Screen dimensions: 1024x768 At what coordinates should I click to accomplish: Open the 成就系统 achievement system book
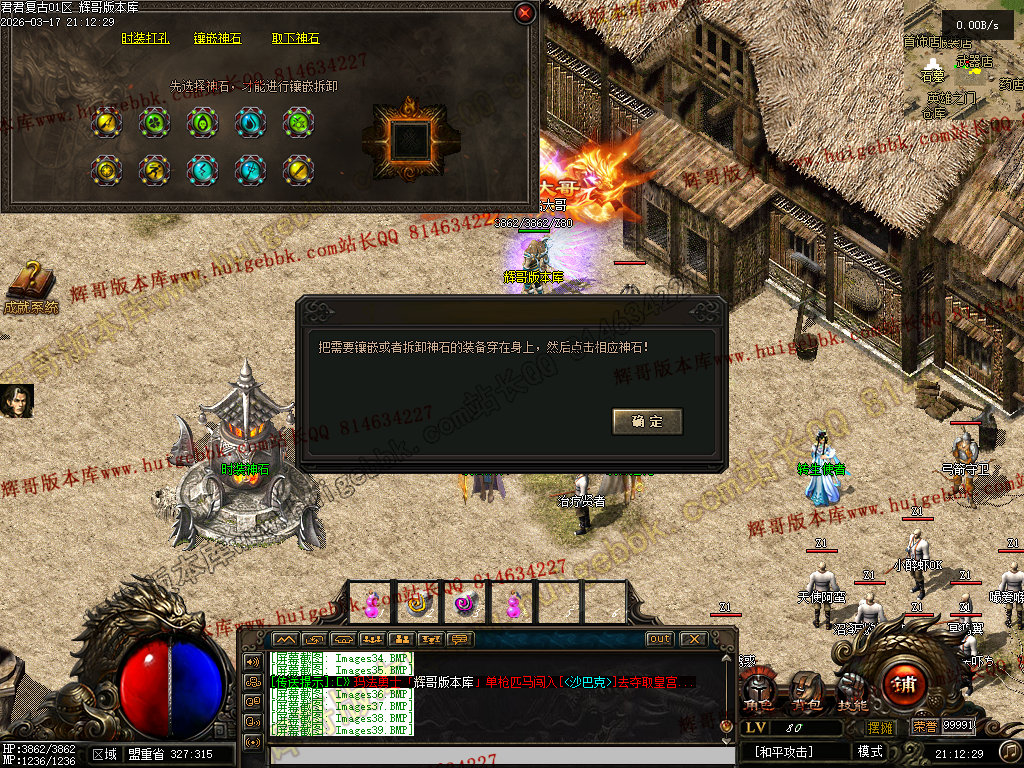click(x=31, y=287)
